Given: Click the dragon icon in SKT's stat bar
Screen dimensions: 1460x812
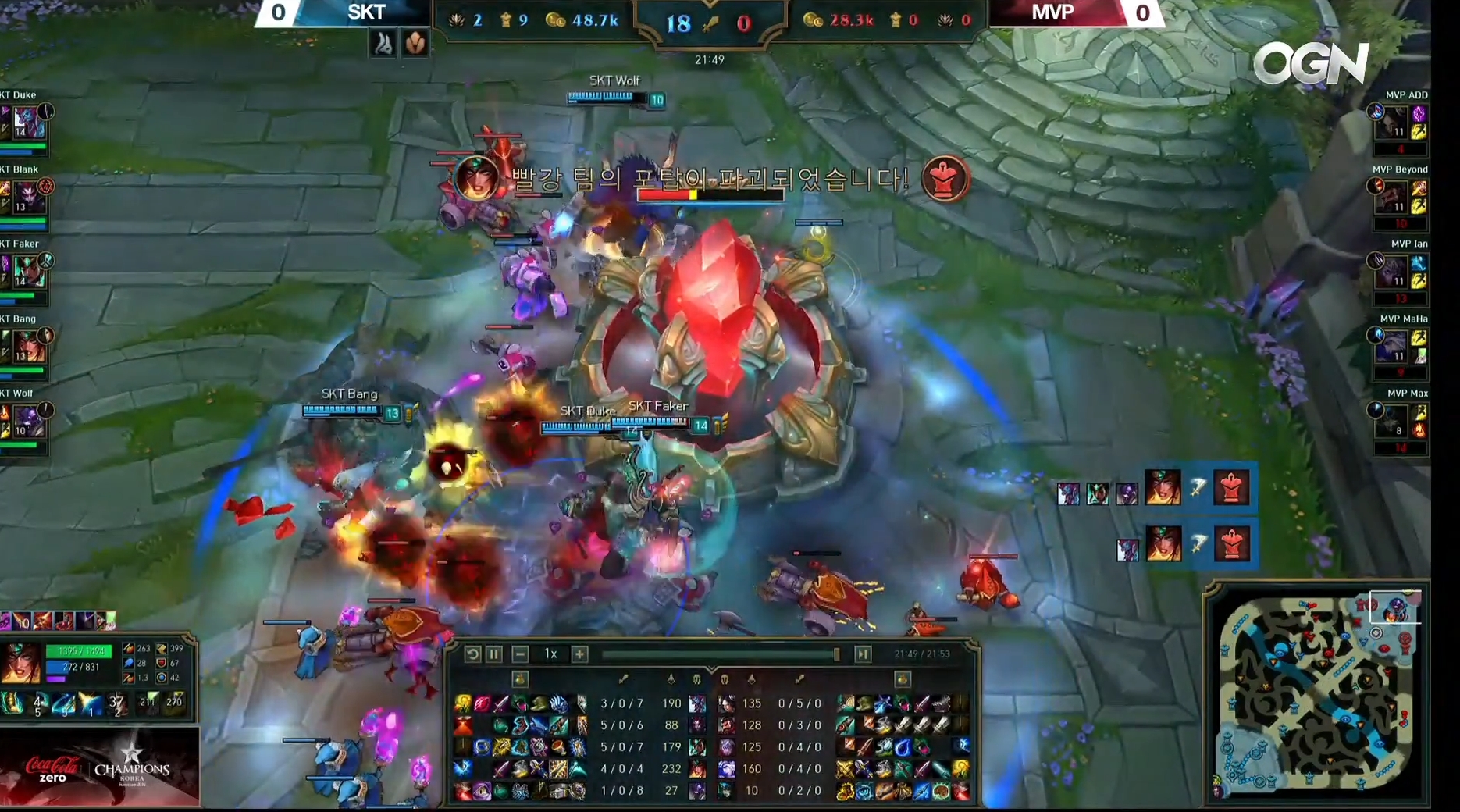Looking at the screenshot, I should click(456, 19).
